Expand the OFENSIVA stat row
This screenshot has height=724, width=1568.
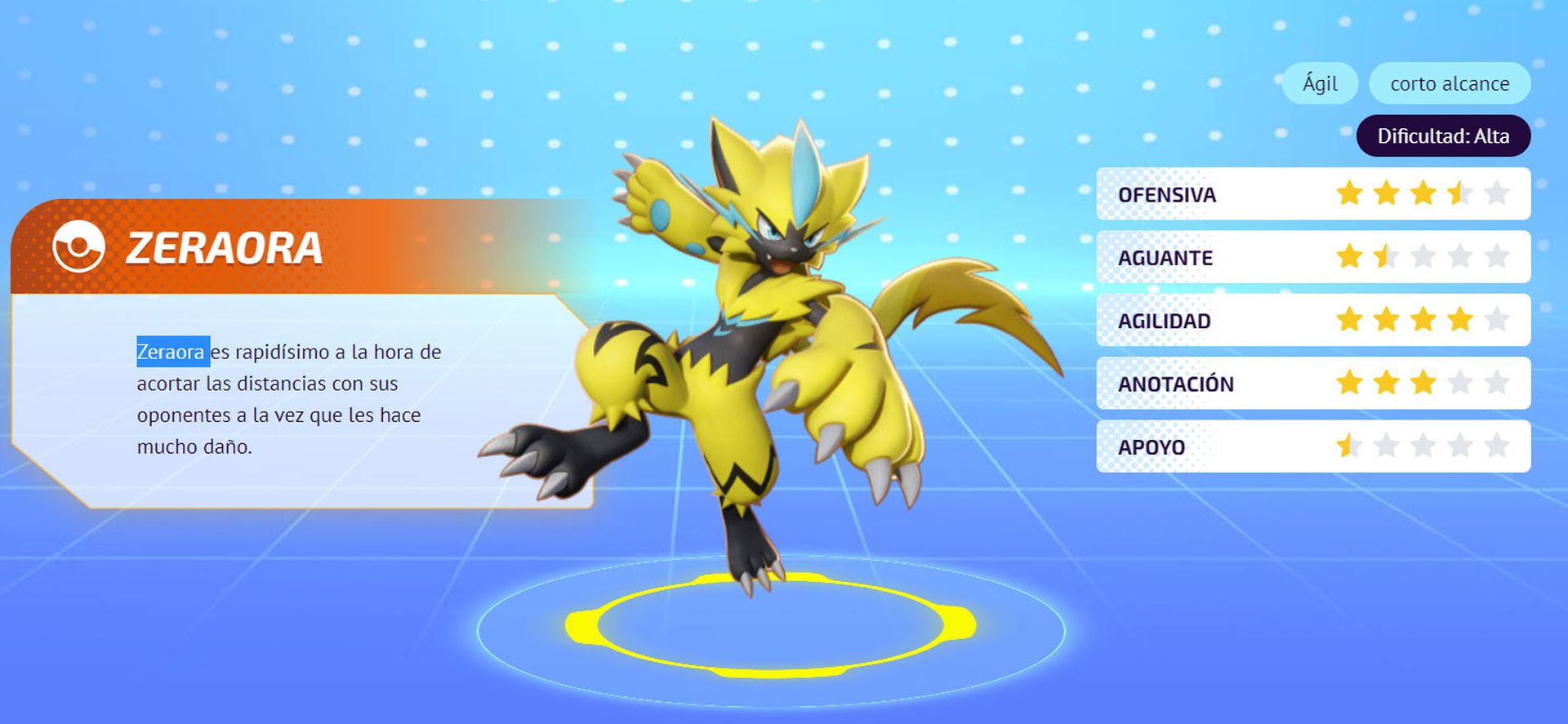coord(1167,193)
